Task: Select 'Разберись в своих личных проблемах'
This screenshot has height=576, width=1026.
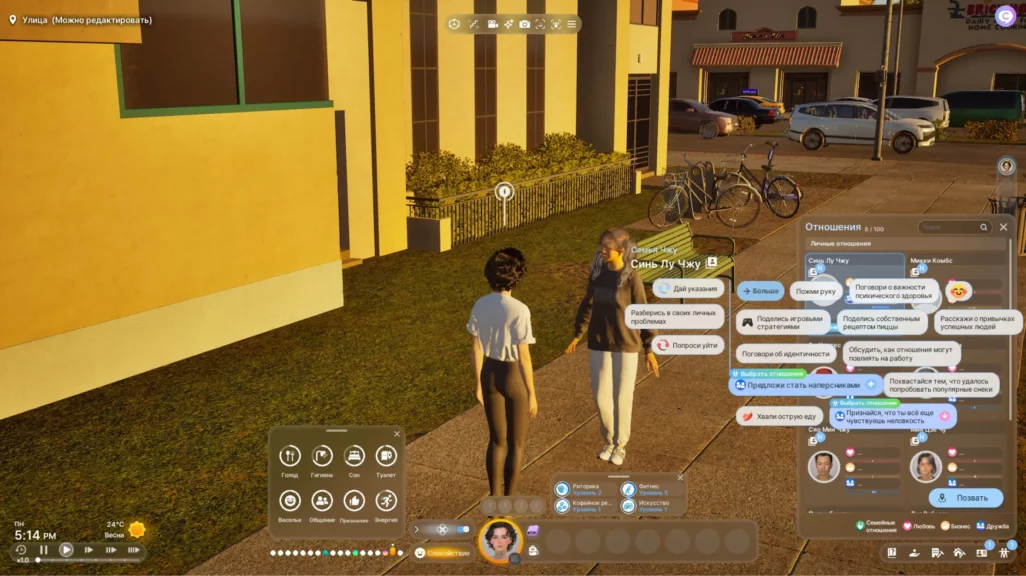Action: 674,317
